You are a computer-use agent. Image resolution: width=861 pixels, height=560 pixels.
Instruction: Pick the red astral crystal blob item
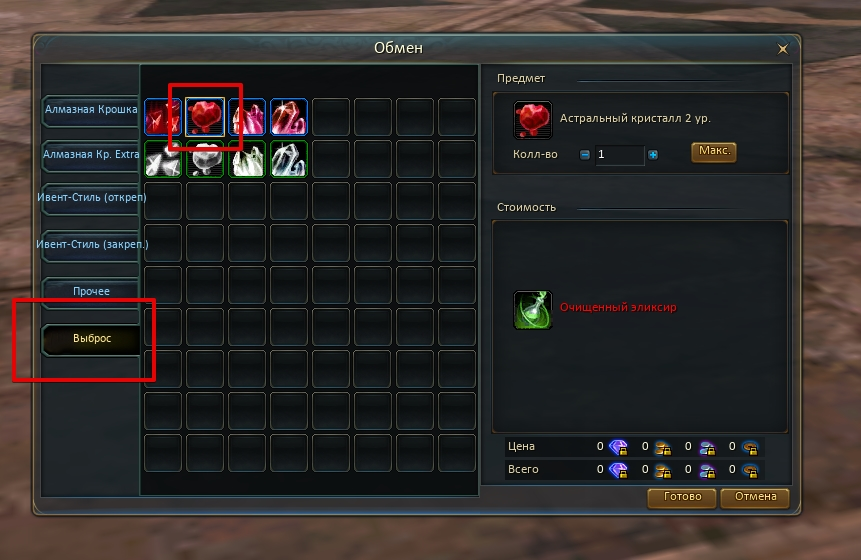(x=205, y=117)
